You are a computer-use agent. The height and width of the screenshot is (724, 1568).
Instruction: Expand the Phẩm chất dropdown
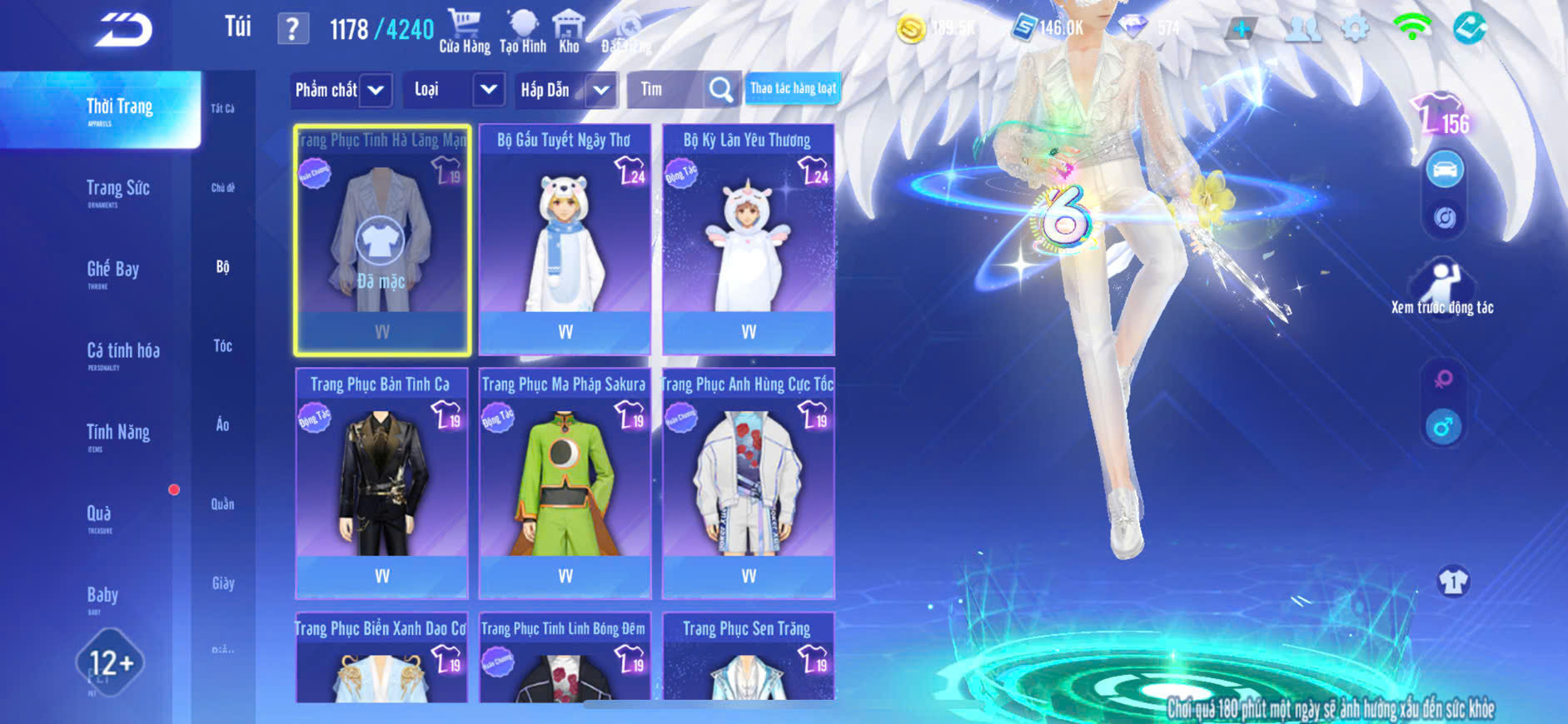pos(341,90)
